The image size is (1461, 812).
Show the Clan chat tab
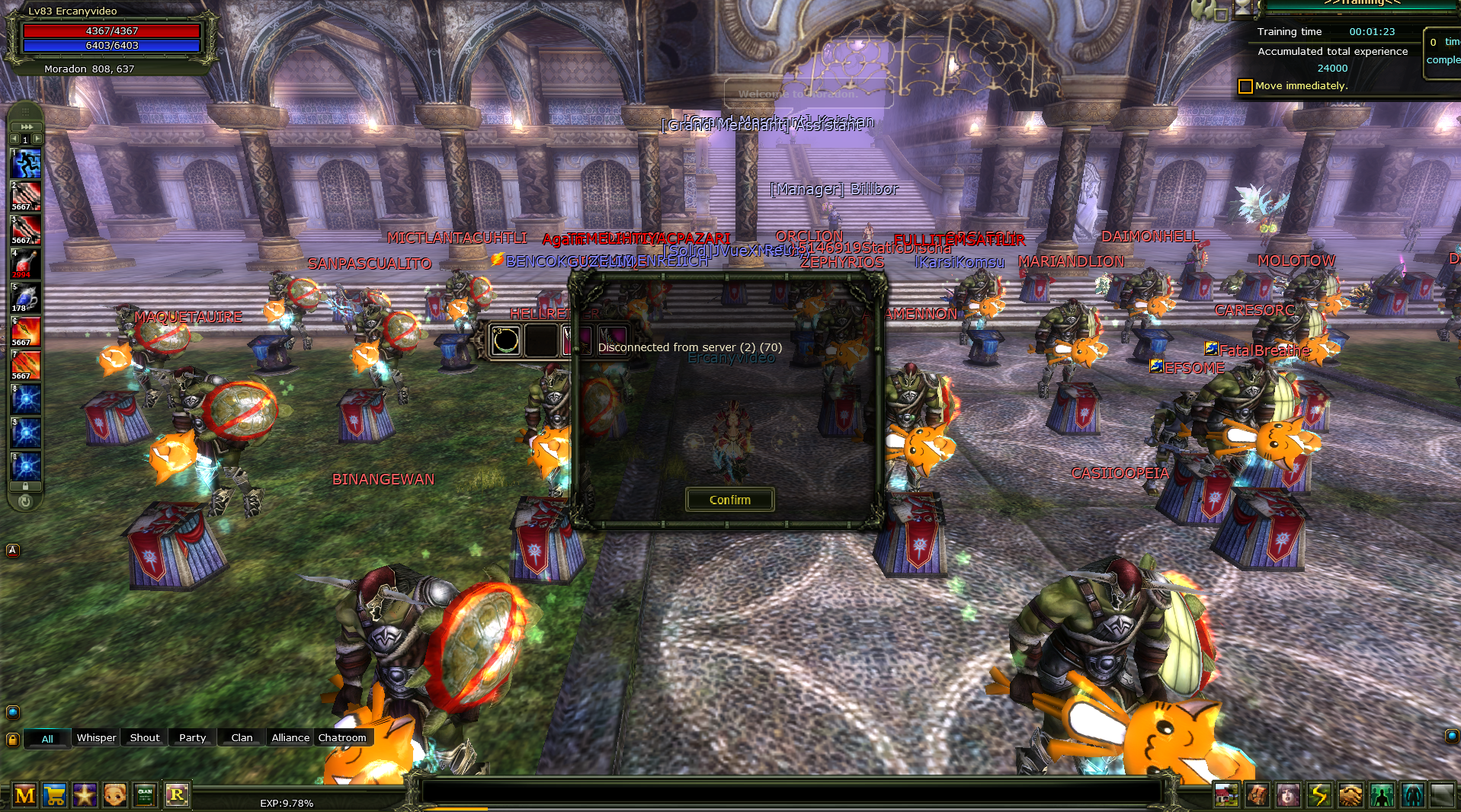coord(242,737)
